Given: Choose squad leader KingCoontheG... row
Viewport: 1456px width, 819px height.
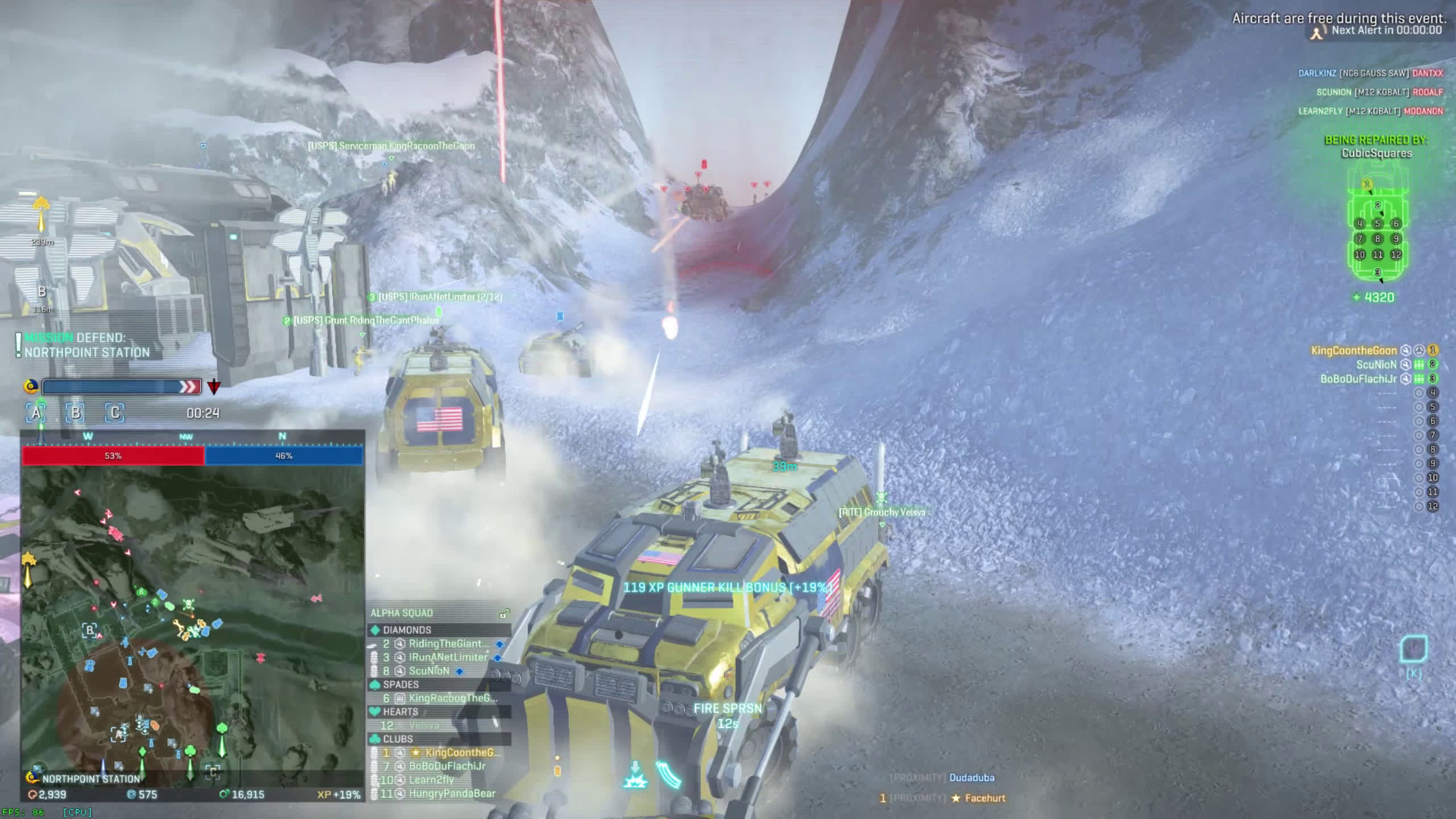Looking at the screenshot, I should pyautogui.click(x=462, y=753).
